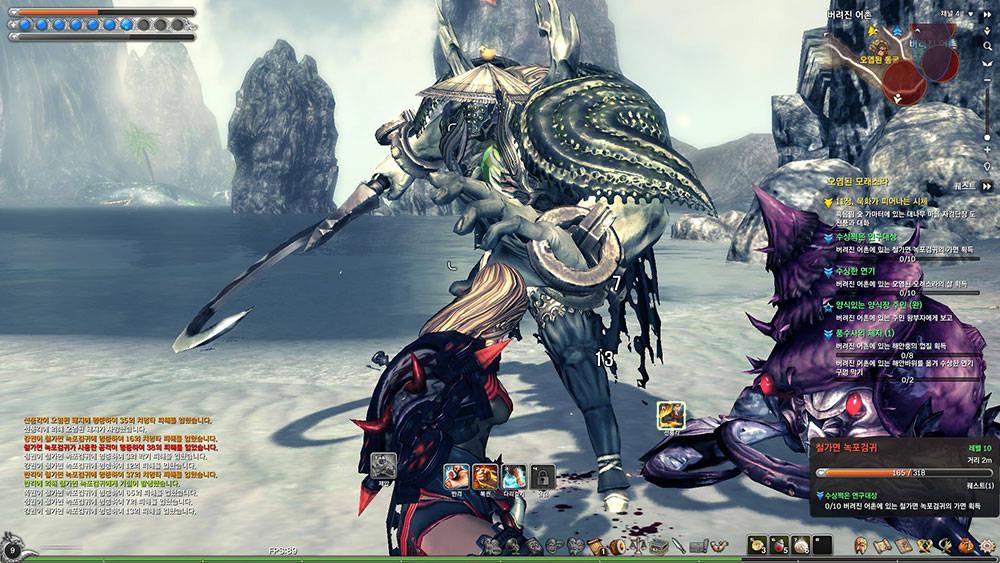Viewport: 1000px width, 563px height.
Task: Use the red potion in quick slot
Action: [x=780, y=546]
